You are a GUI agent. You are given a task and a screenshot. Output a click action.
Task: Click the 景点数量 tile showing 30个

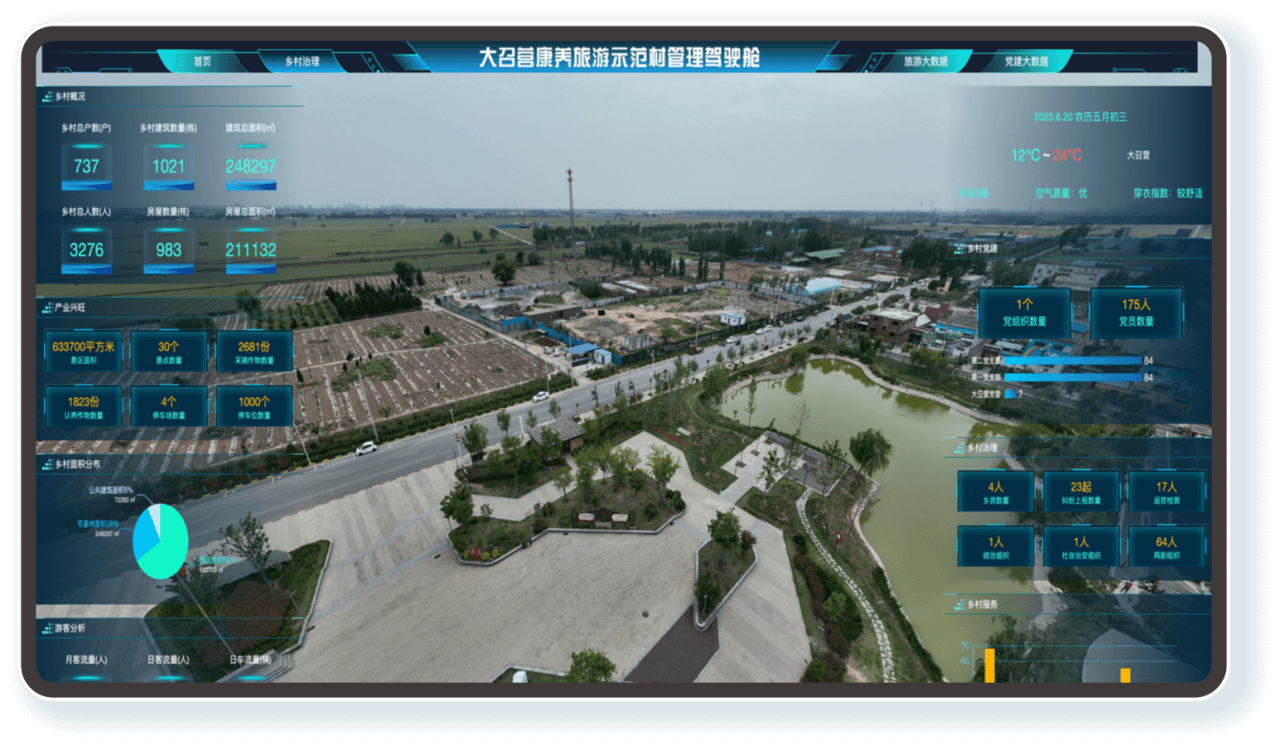(169, 351)
